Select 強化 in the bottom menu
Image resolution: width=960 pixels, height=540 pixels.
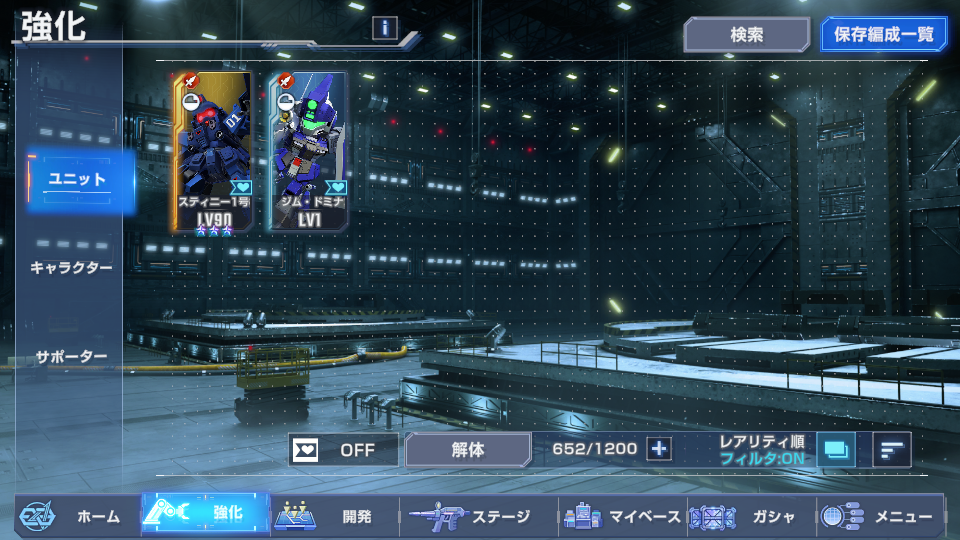pos(206,516)
